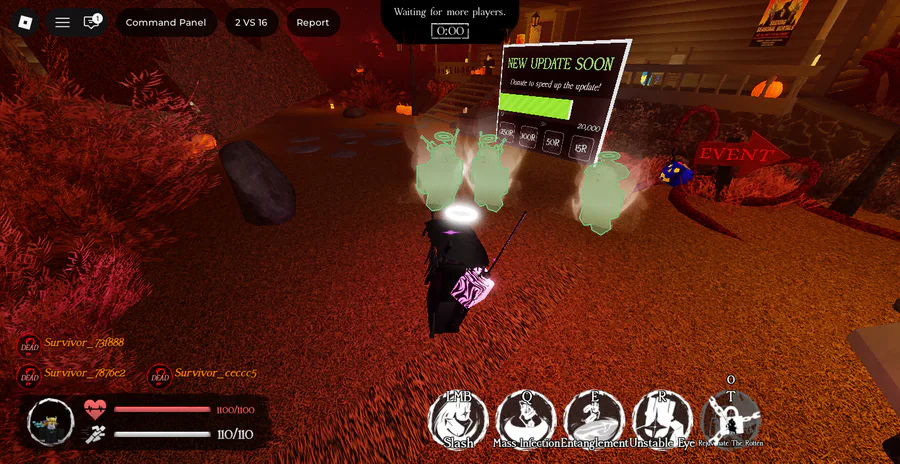900x464 pixels.
Task: Activate the Mass Infection ability
Action: click(526, 418)
